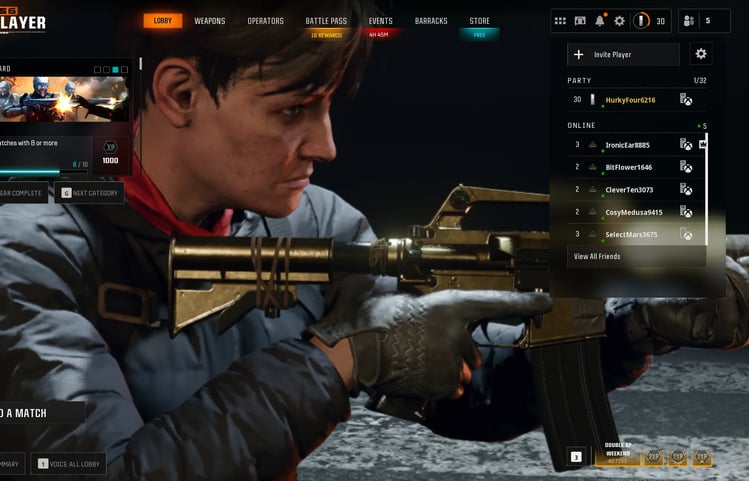The image size is (749, 481).
Task: Click the Invite Player button
Action: [623, 54]
